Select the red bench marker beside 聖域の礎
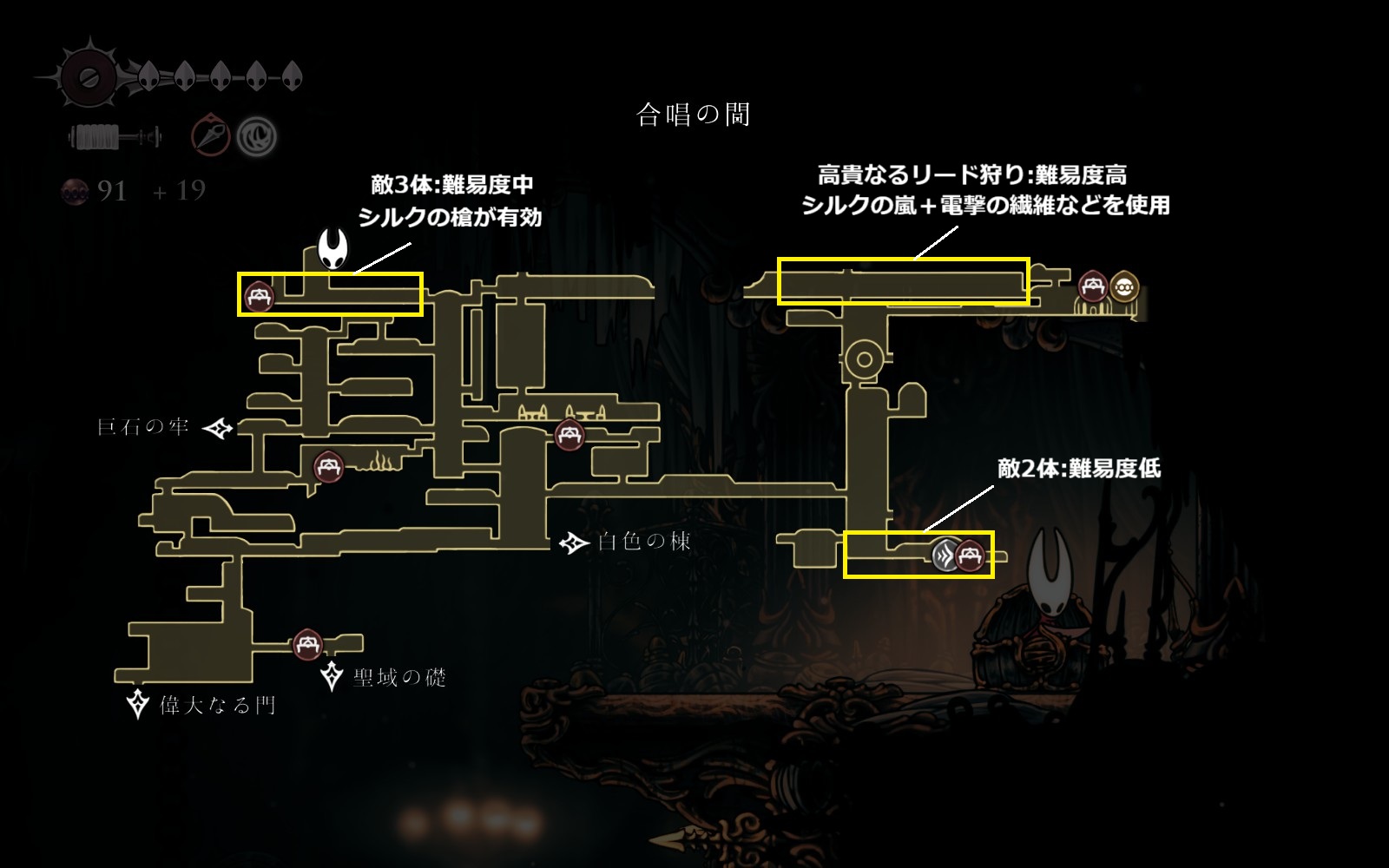The width and height of the screenshot is (1389, 868). pyautogui.click(x=307, y=645)
